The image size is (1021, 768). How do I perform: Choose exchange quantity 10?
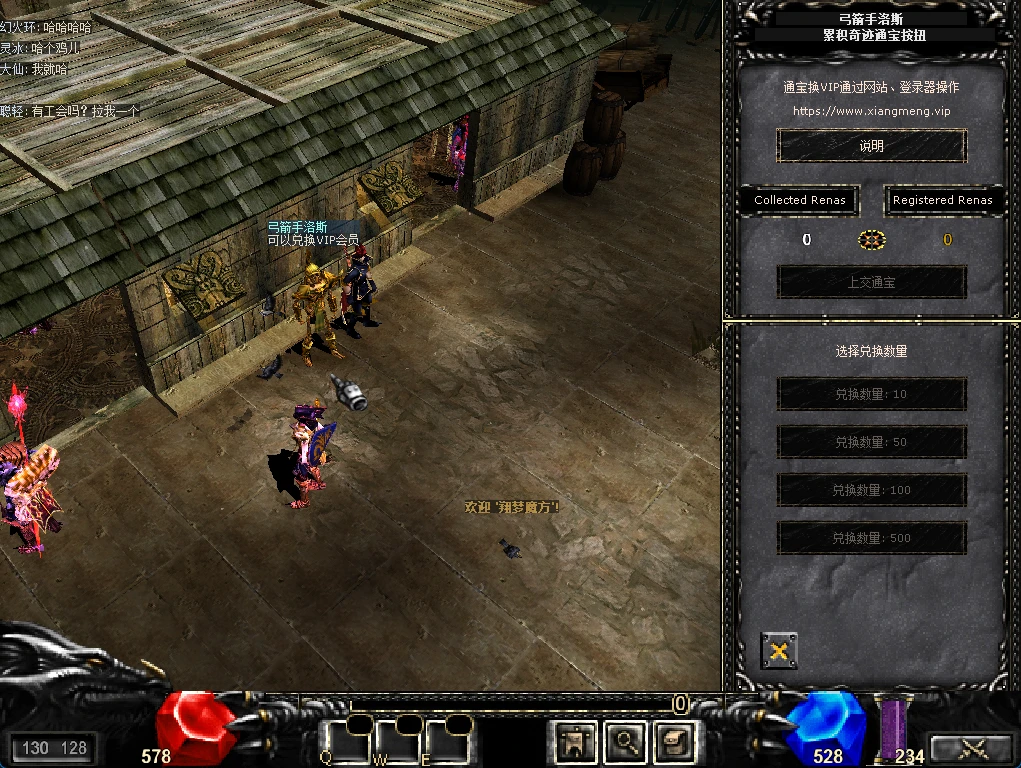tap(871, 394)
